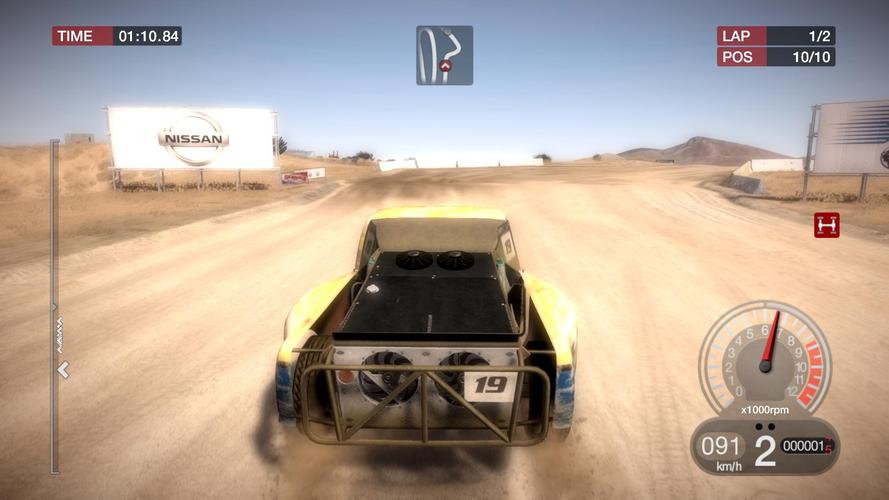This screenshot has width=889, height=500.
Task: Click the track layout minimap
Action: (444, 55)
